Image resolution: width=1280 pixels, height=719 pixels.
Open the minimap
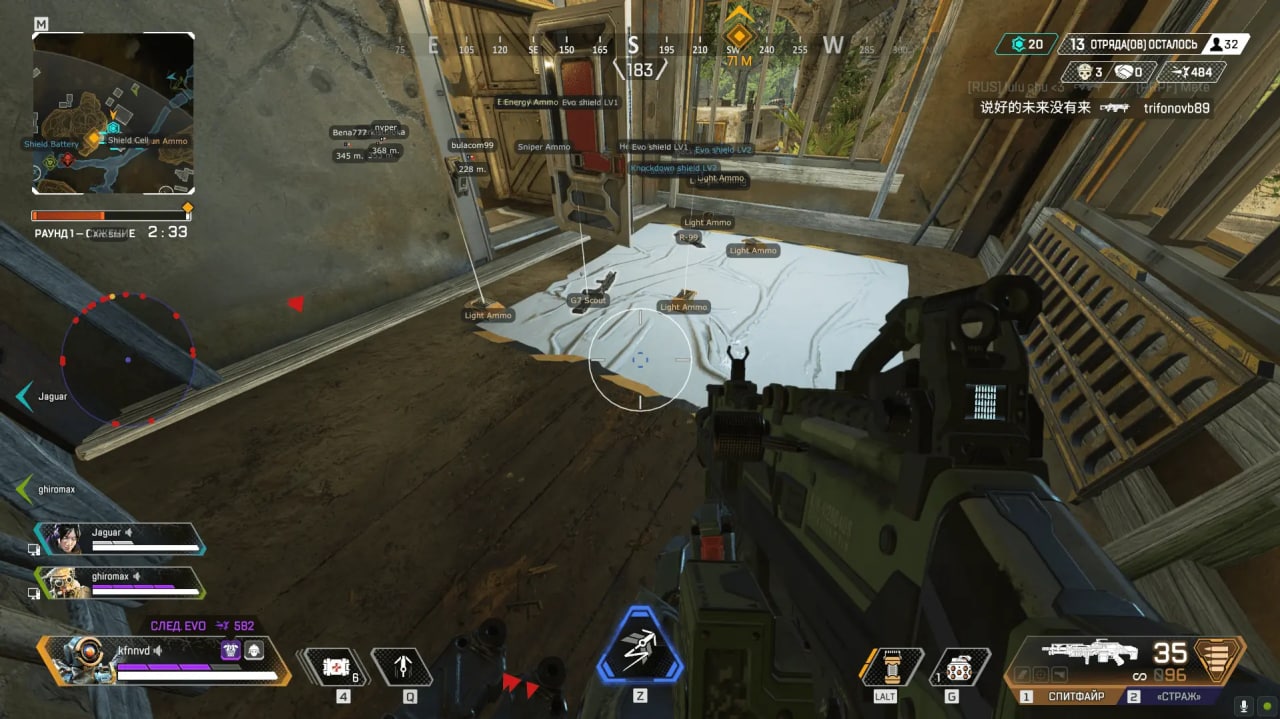[x=113, y=113]
